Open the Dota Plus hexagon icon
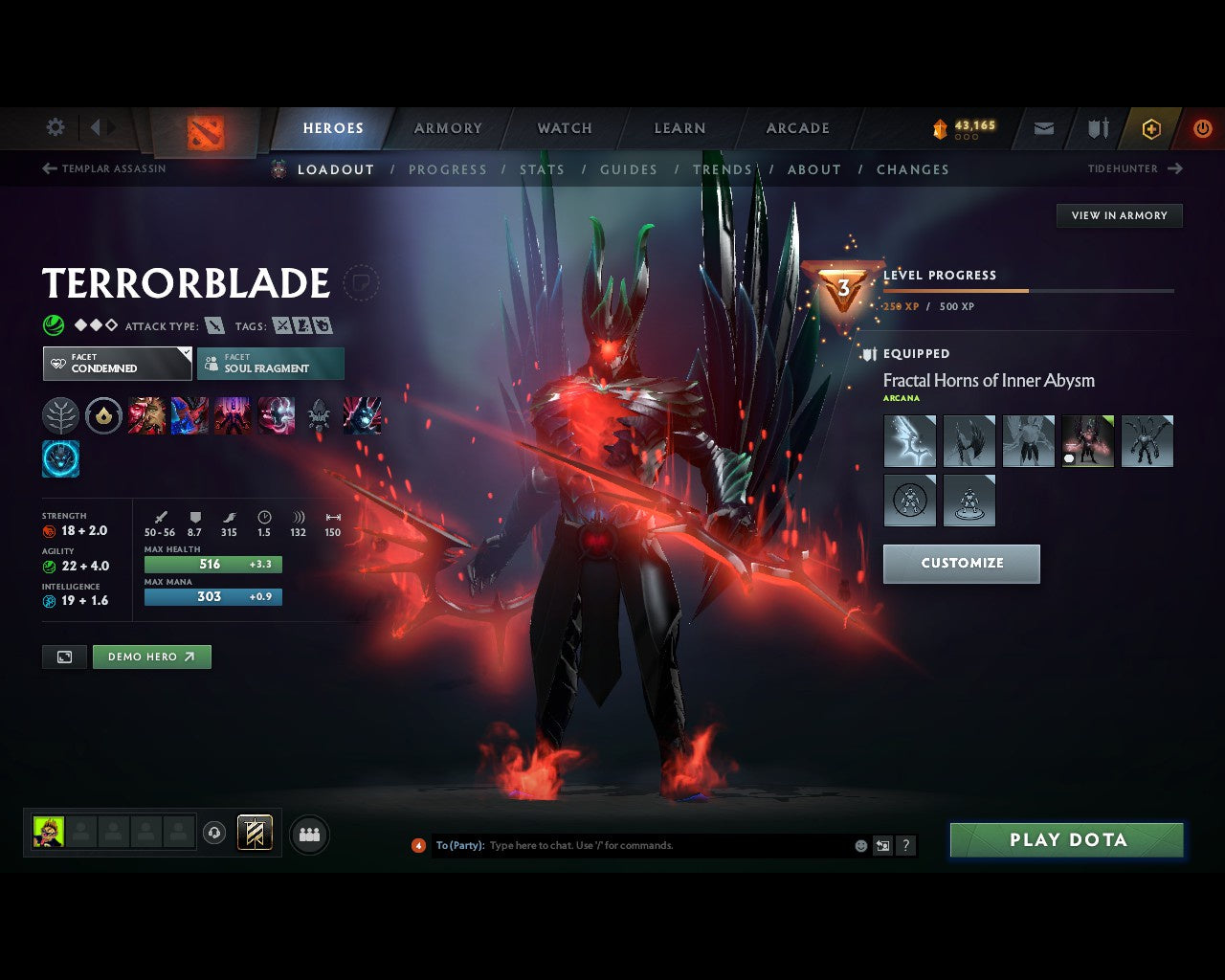 (x=1151, y=128)
